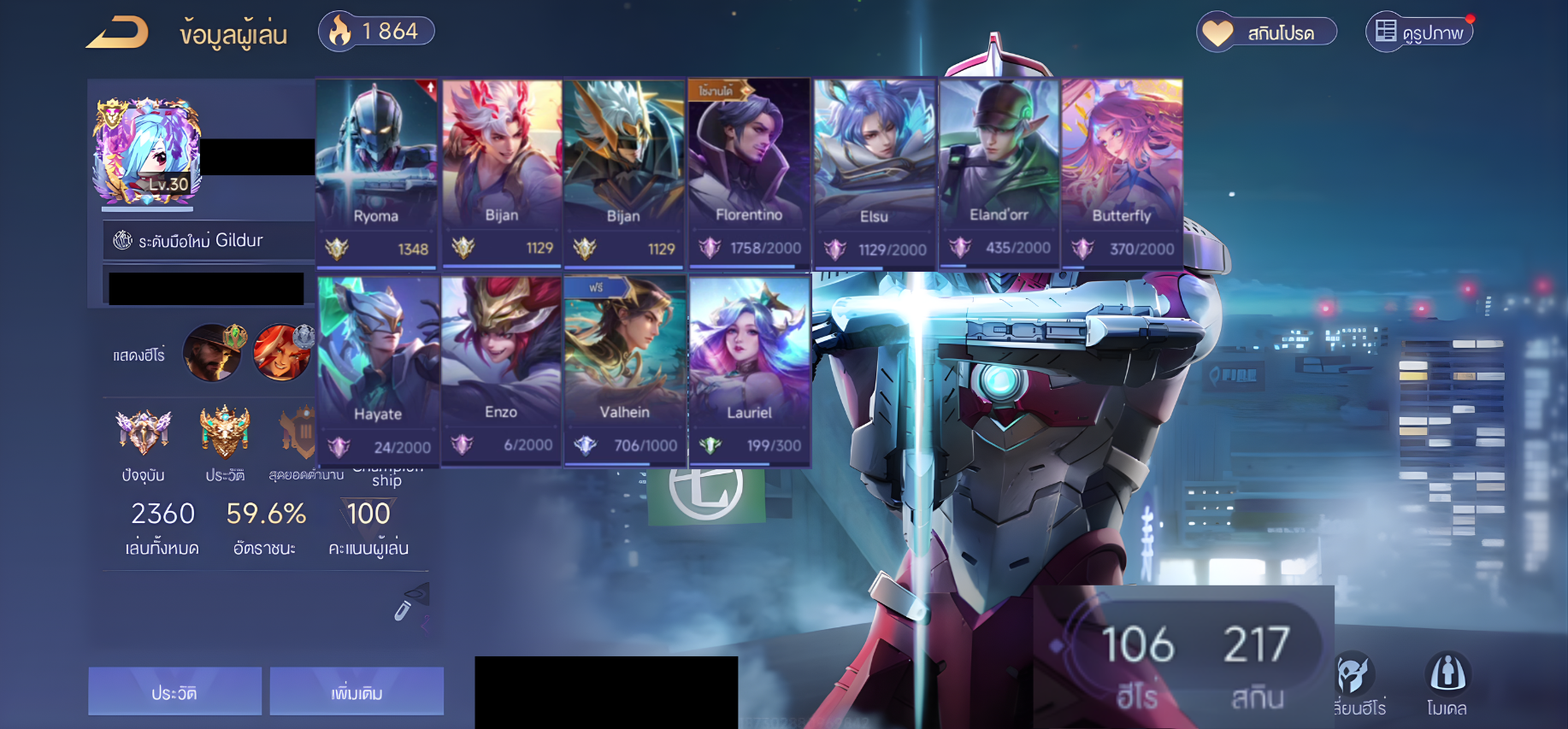Screen dimensions: 1568x729
Task: Select the Ryoma hero card
Action: 376,172
